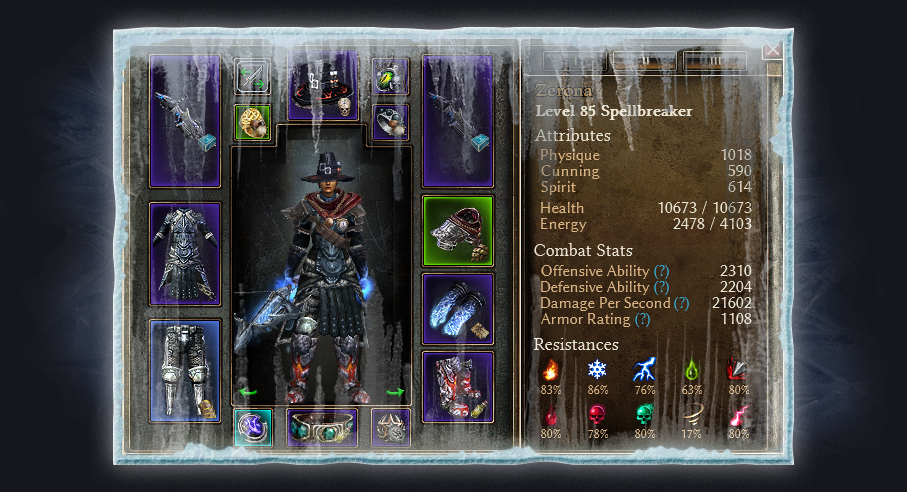The image size is (907, 492).
Task: Select the equipped leg armor slot
Action: point(184,370)
